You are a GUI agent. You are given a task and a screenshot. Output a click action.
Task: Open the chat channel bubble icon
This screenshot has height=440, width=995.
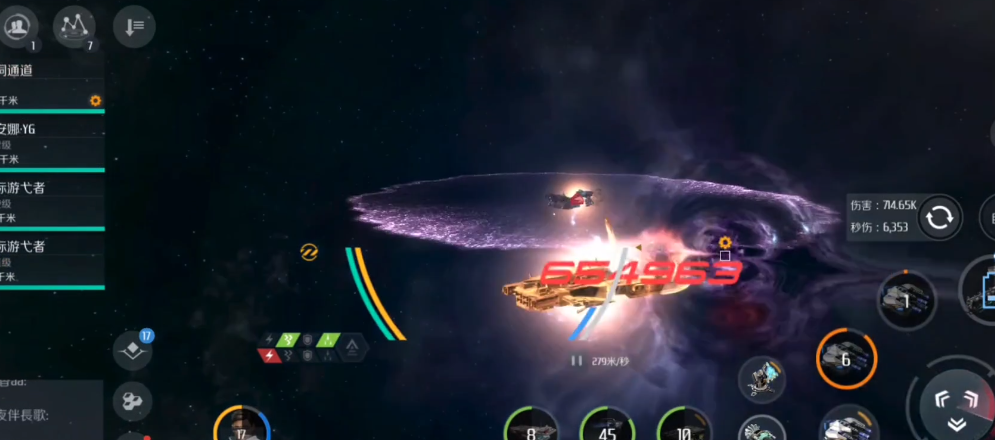click(x=133, y=400)
